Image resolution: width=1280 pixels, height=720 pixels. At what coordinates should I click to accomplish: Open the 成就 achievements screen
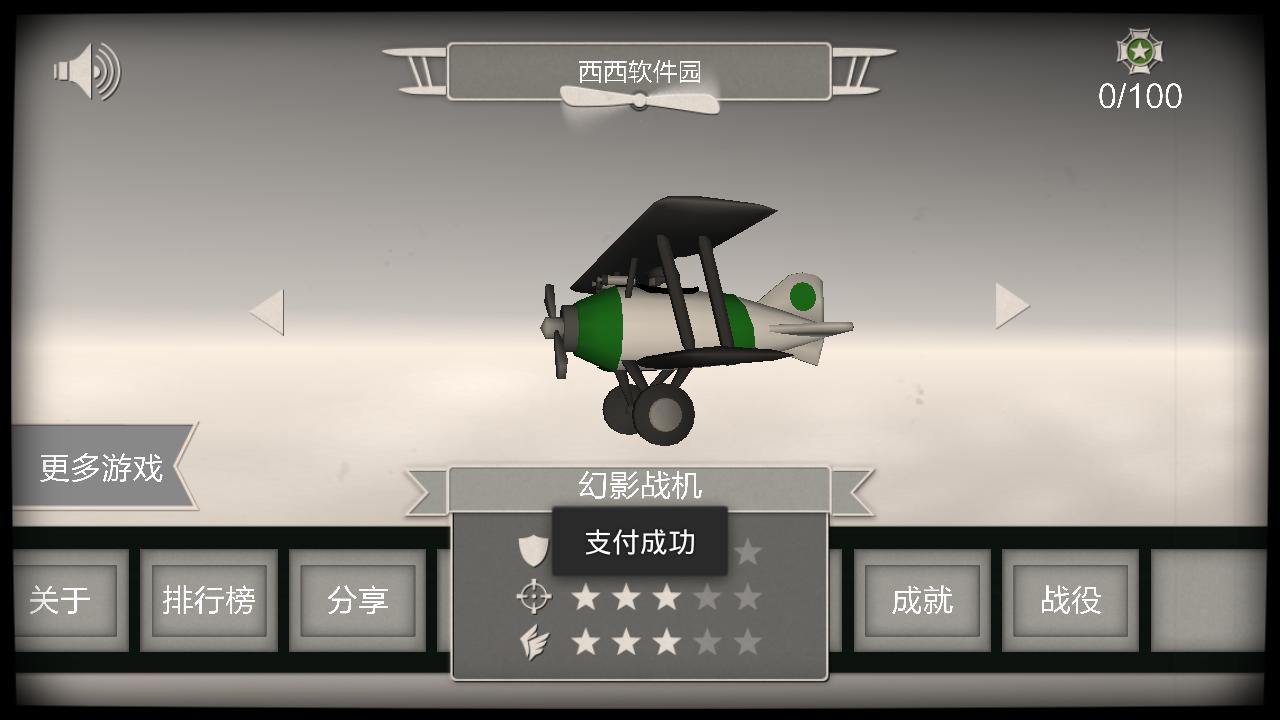click(922, 600)
